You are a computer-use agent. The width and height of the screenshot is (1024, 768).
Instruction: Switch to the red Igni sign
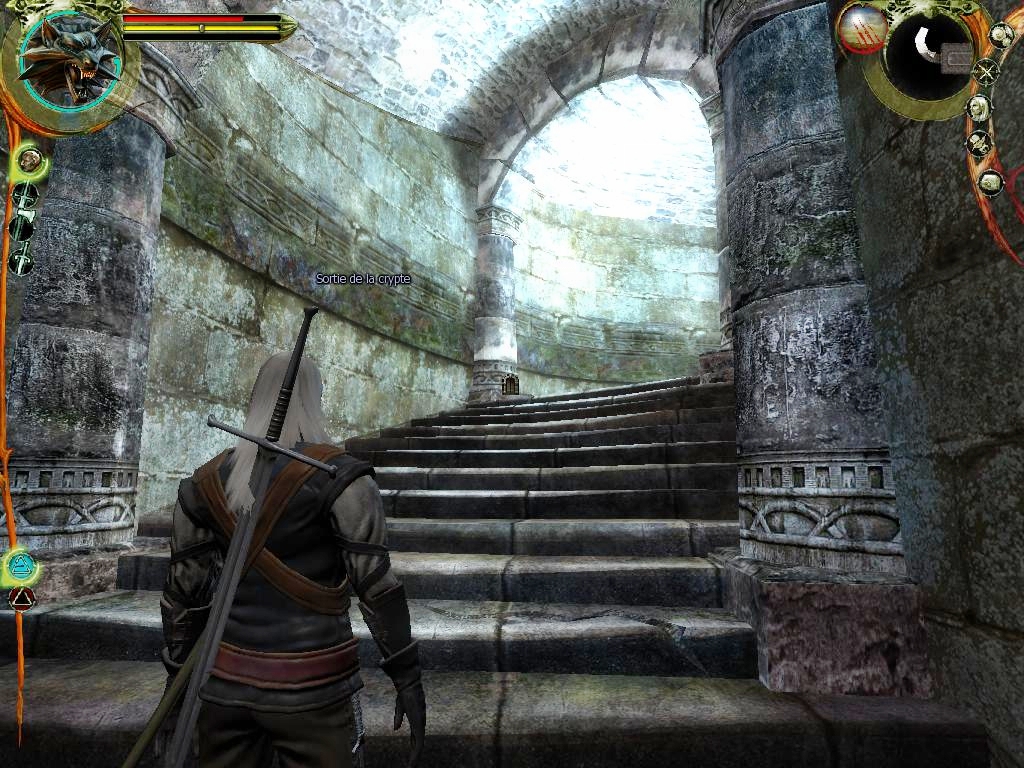(21, 599)
